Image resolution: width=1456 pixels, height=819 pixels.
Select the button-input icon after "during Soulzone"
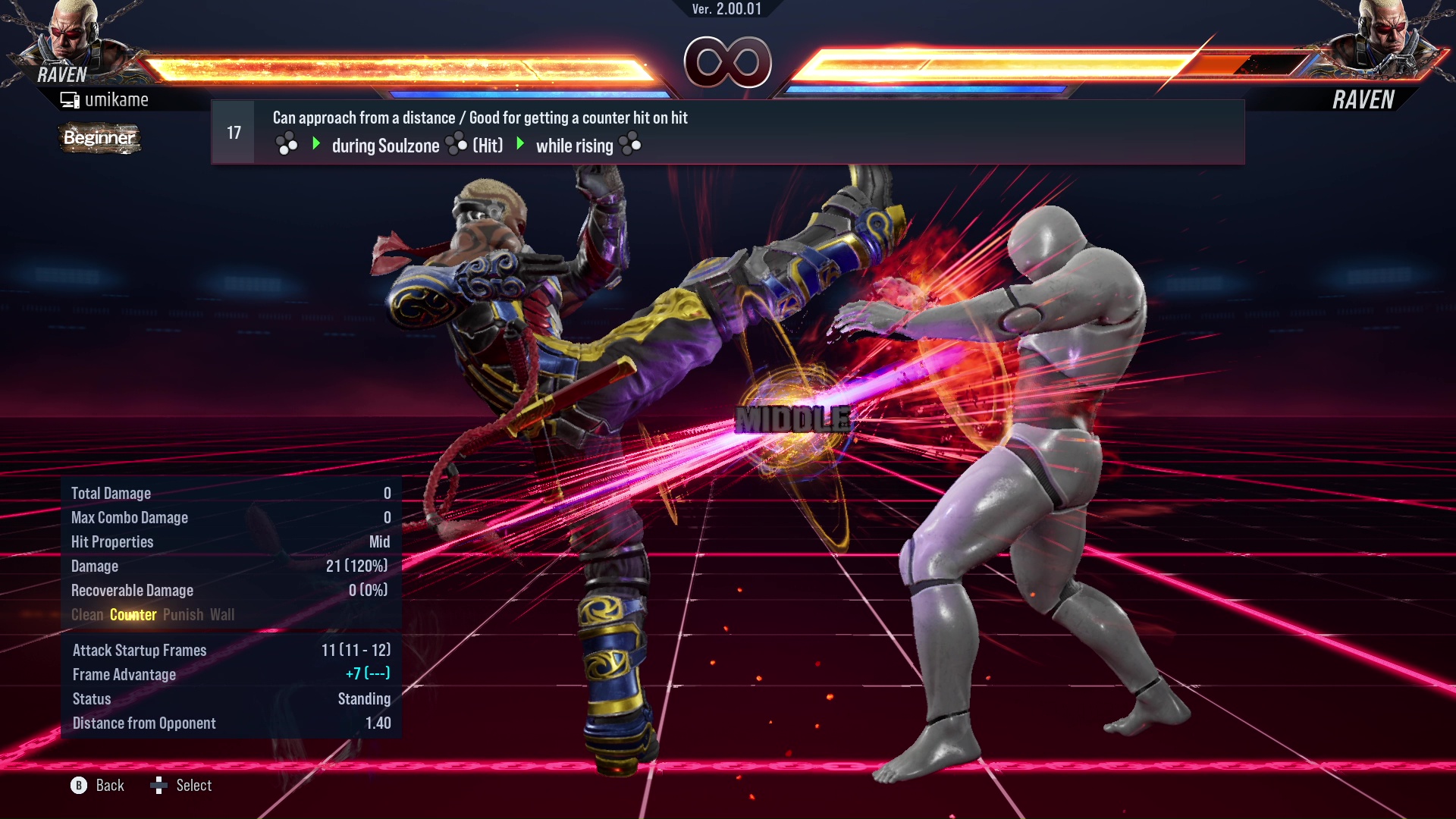(455, 145)
